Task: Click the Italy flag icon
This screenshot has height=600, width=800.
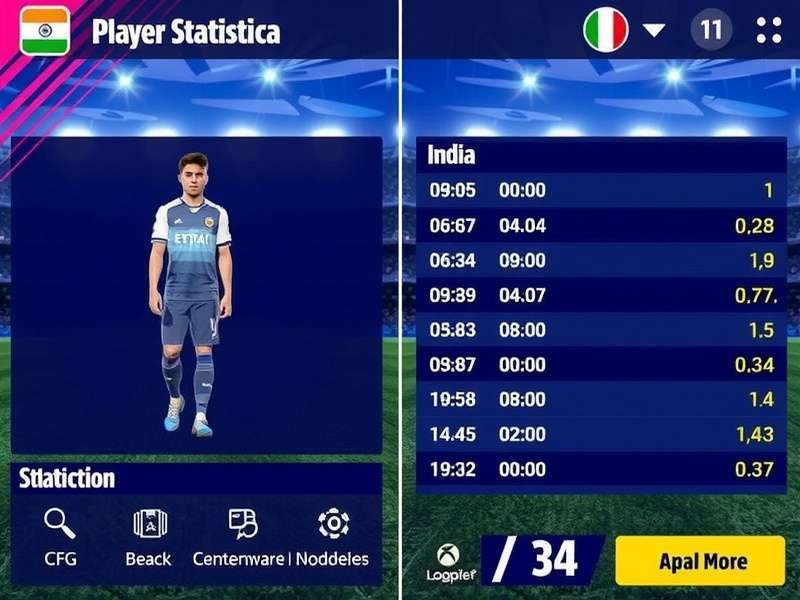Action: click(606, 30)
